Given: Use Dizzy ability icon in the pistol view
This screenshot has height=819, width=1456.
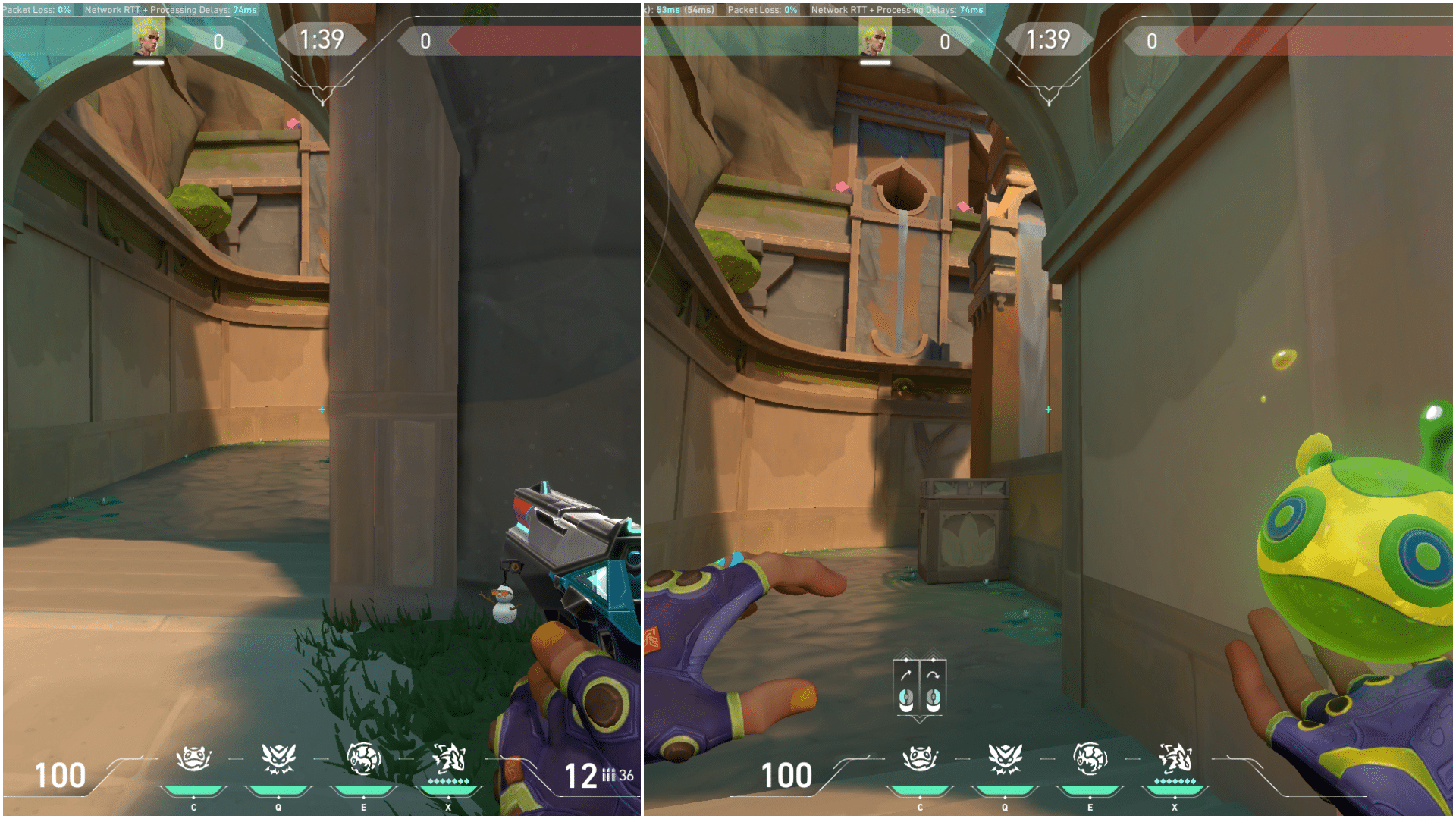Looking at the screenshot, I should pyautogui.click(x=363, y=758).
